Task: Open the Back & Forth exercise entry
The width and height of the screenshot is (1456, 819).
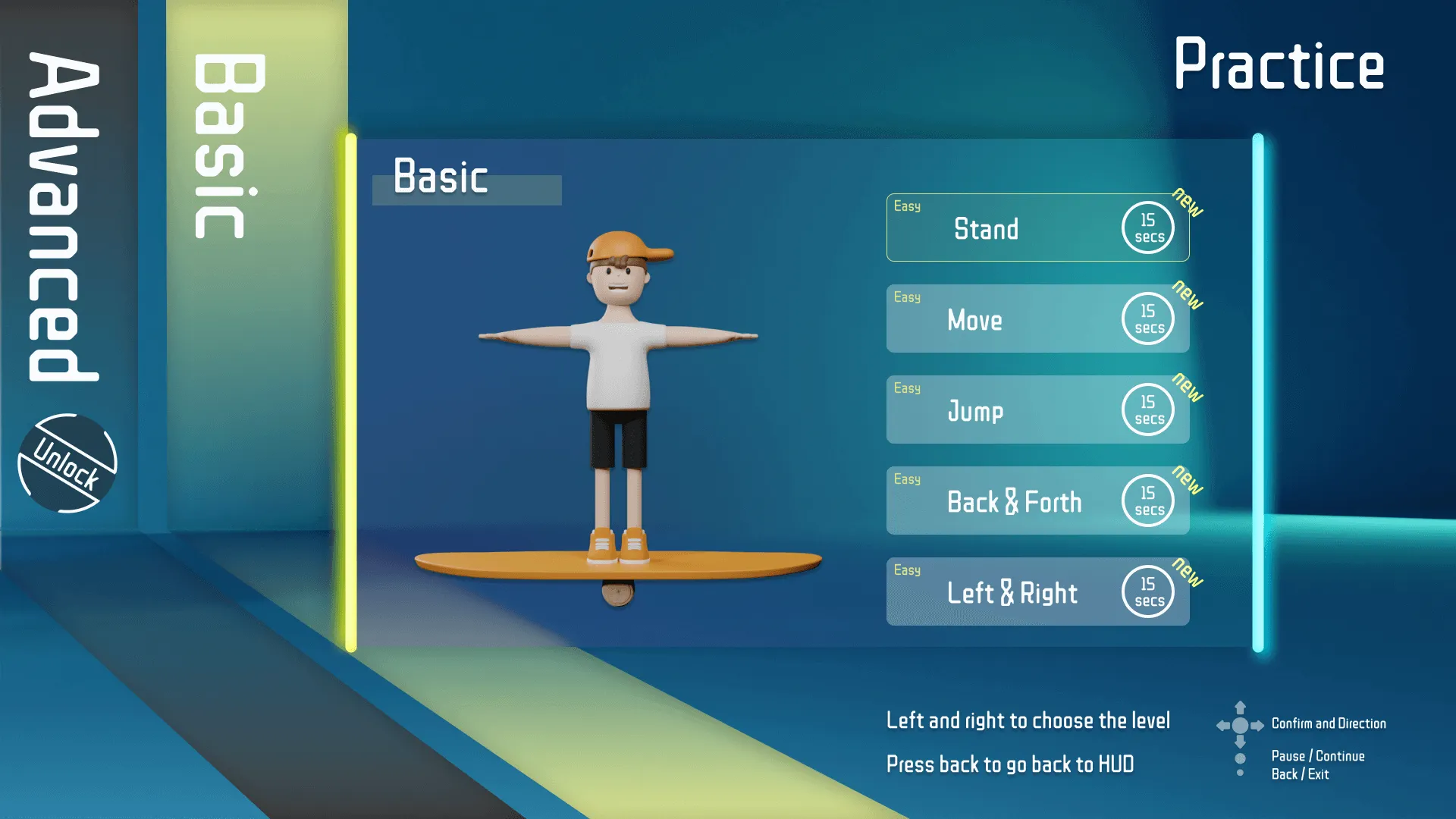Action: (x=1014, y=501)
